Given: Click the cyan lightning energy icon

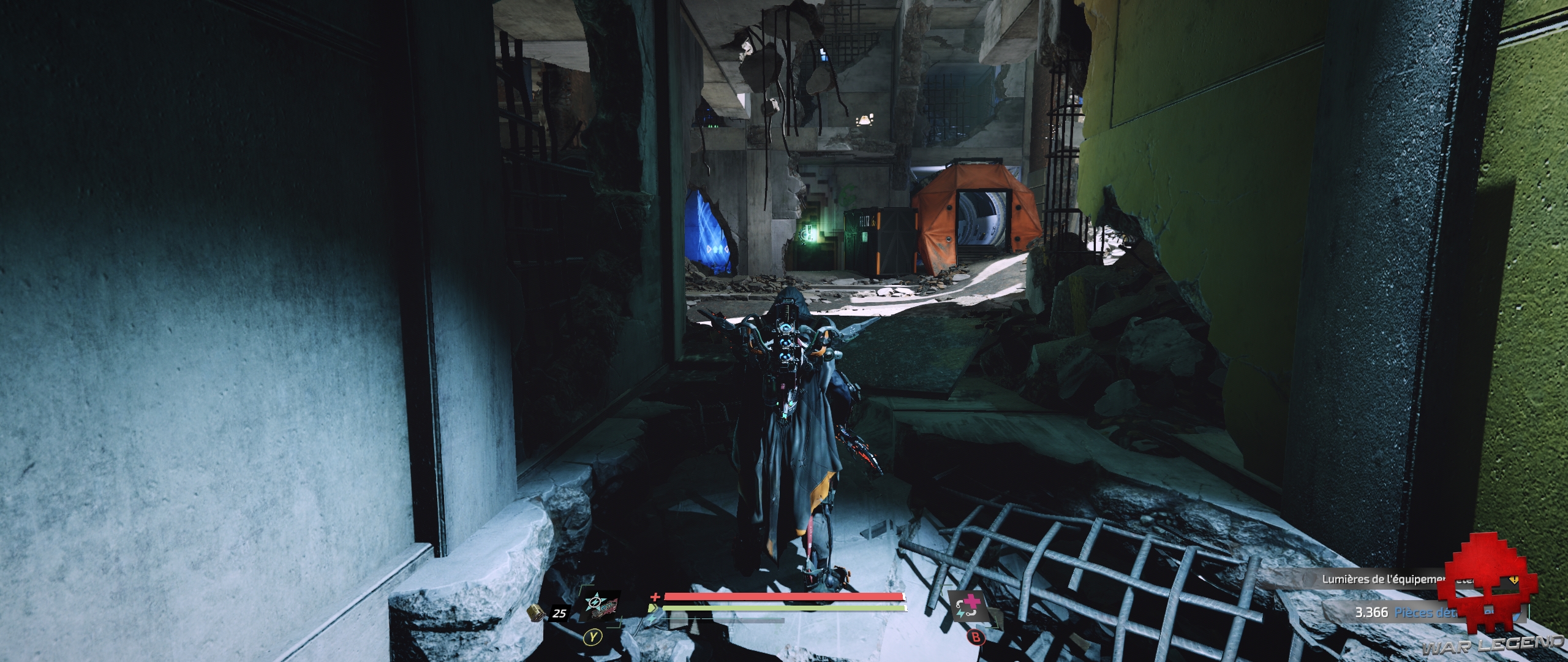Looking at the screenshot, I should click(652, 619).
